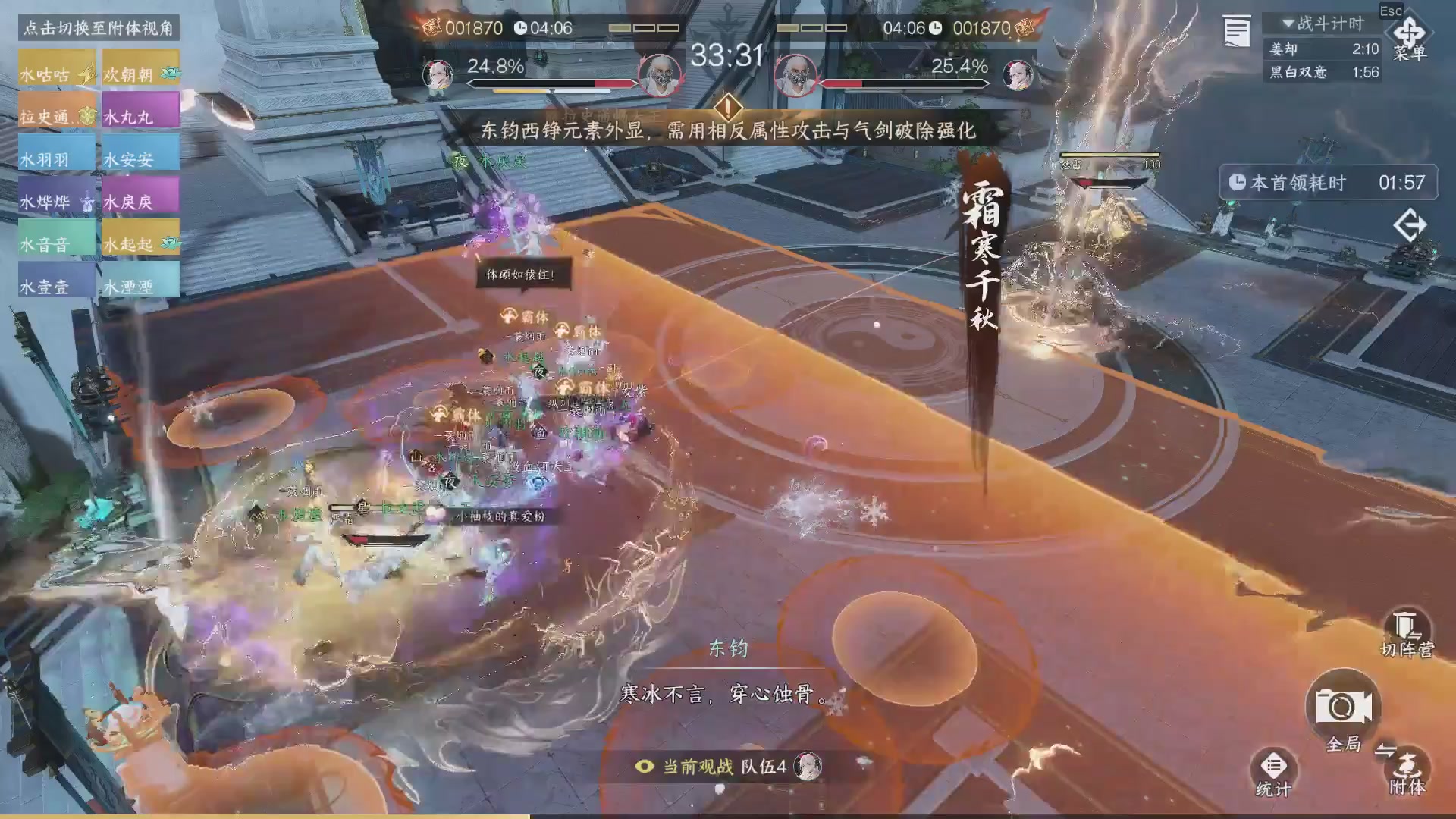Open 统计 (statistics) panel icon

[1272, 766]
